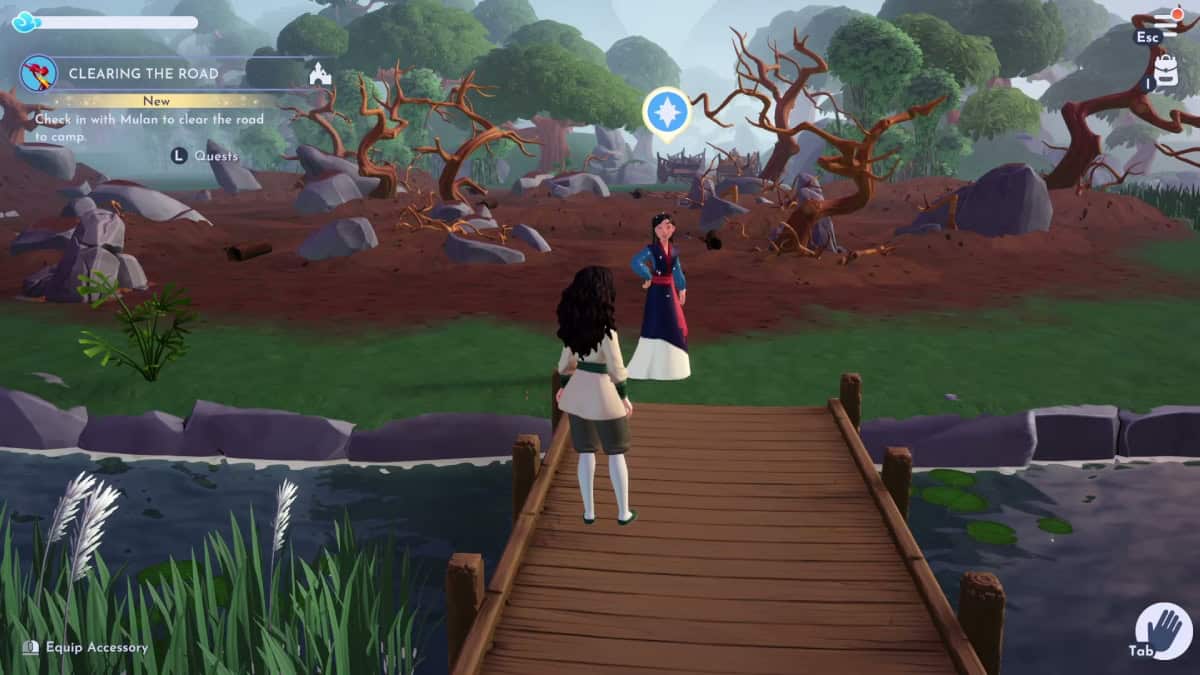The height and width of the screenshot is (675, 1200).
Task: Click the blue star quest waypoint marker
Action: [x=666, y=112]
